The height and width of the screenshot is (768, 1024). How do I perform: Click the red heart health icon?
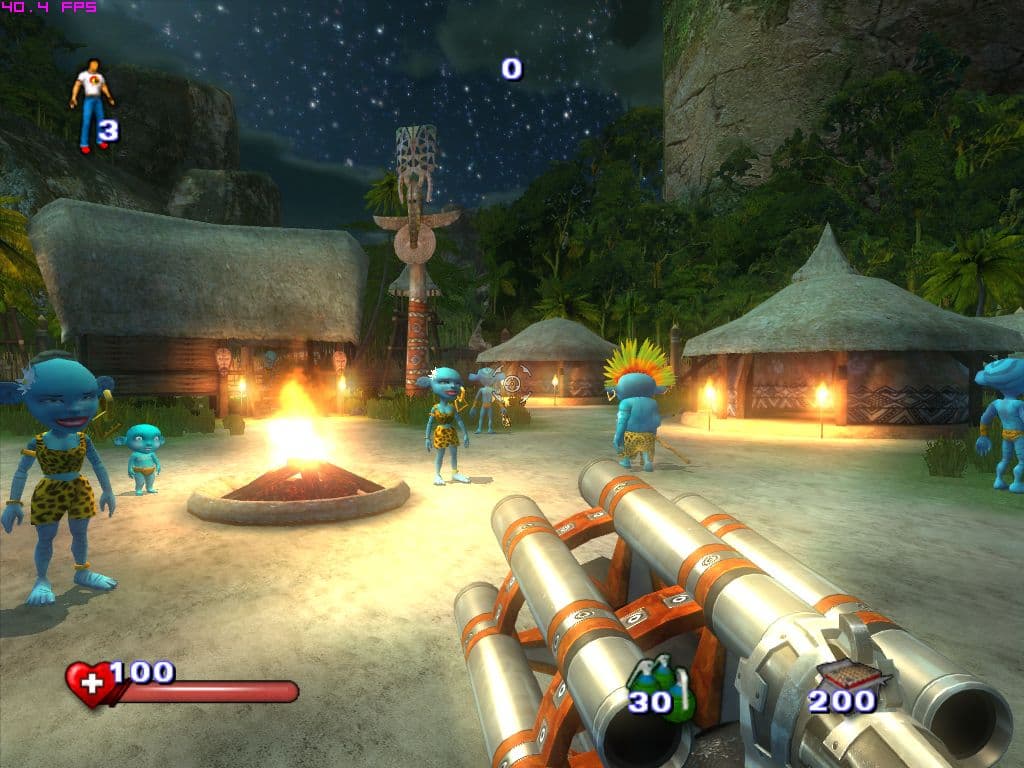pyautogui.click(x=89, y=684)
